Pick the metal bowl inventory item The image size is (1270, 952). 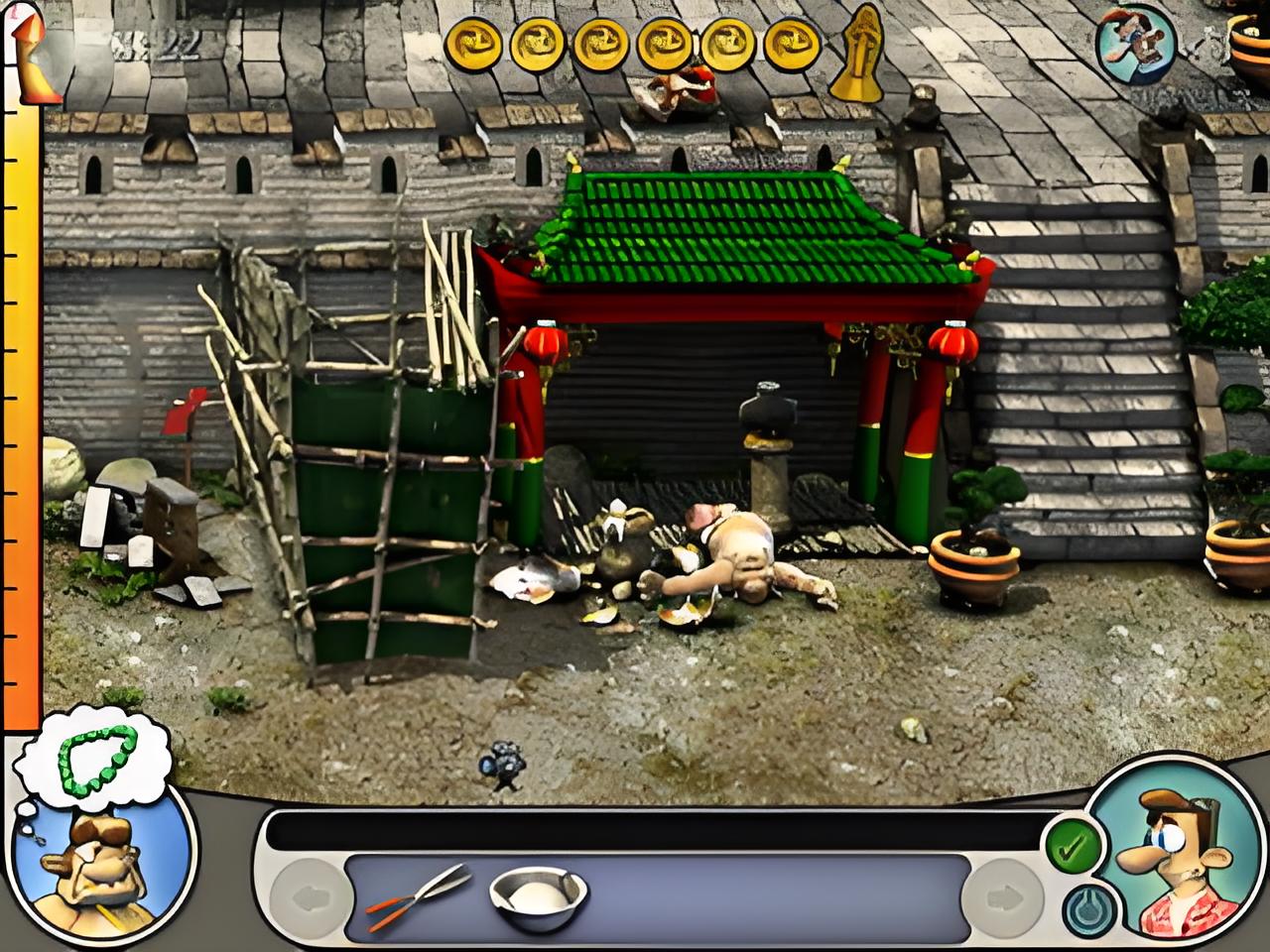pos(537,897)
